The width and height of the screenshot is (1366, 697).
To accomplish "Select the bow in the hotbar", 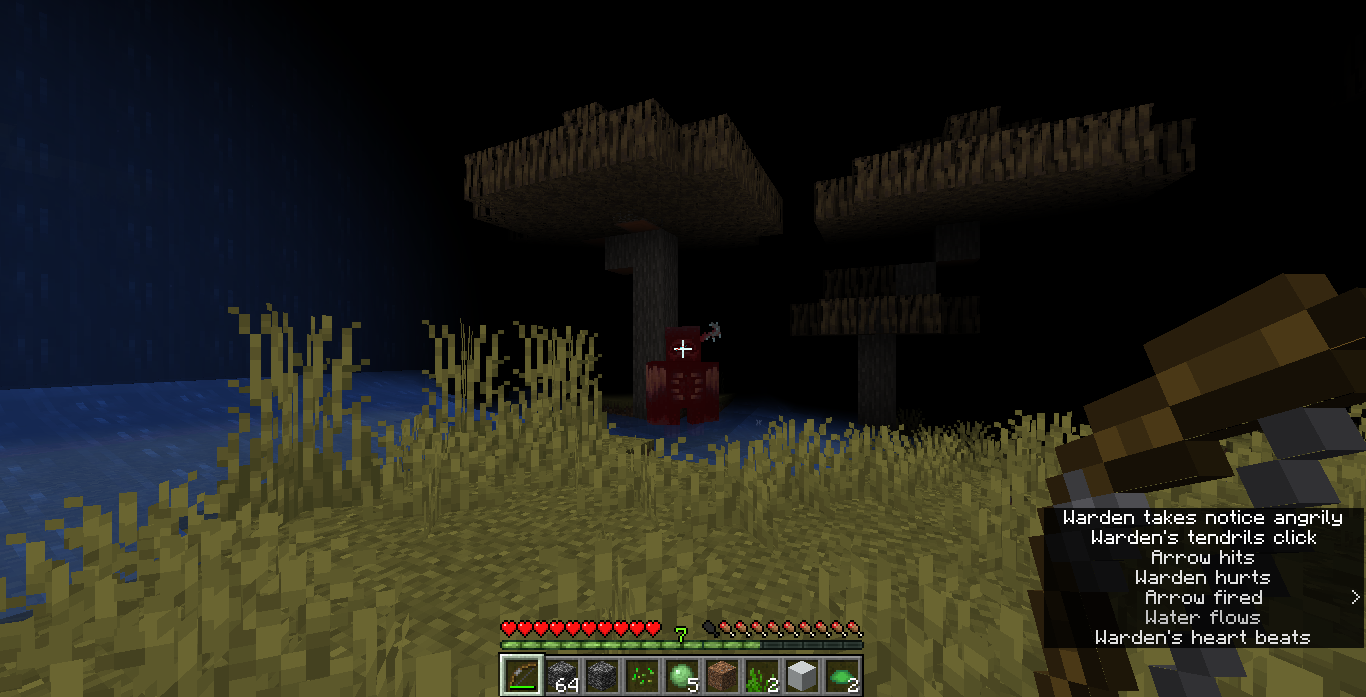I will pos(521,675).
